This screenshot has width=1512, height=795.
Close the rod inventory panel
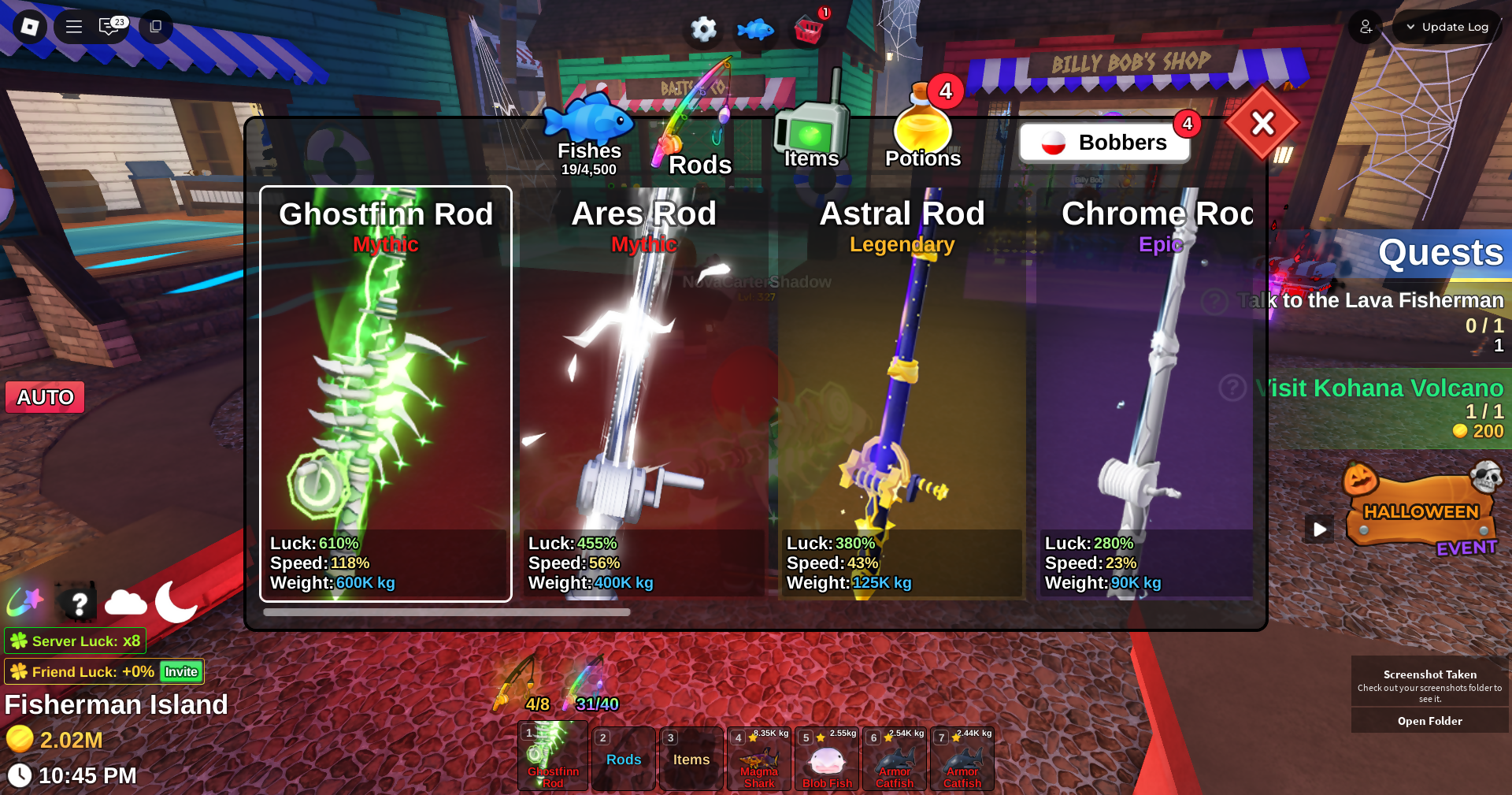1262,123
